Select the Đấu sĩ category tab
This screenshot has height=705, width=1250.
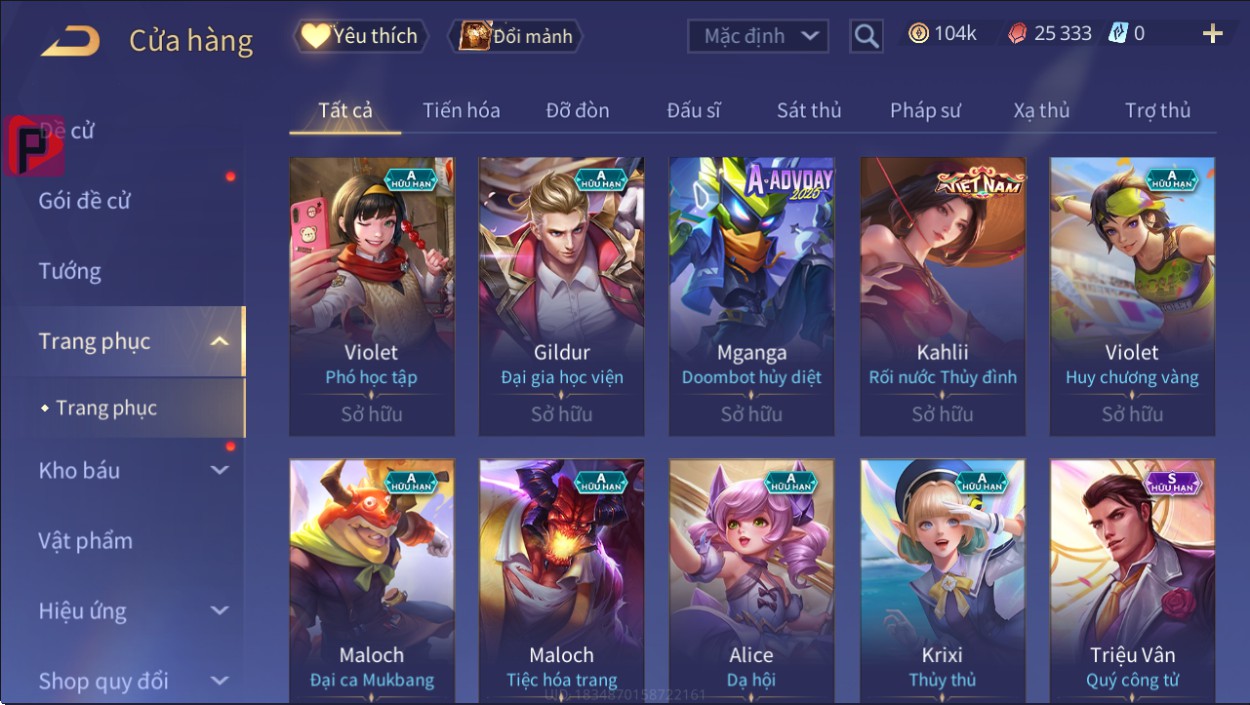coord(693,111)
